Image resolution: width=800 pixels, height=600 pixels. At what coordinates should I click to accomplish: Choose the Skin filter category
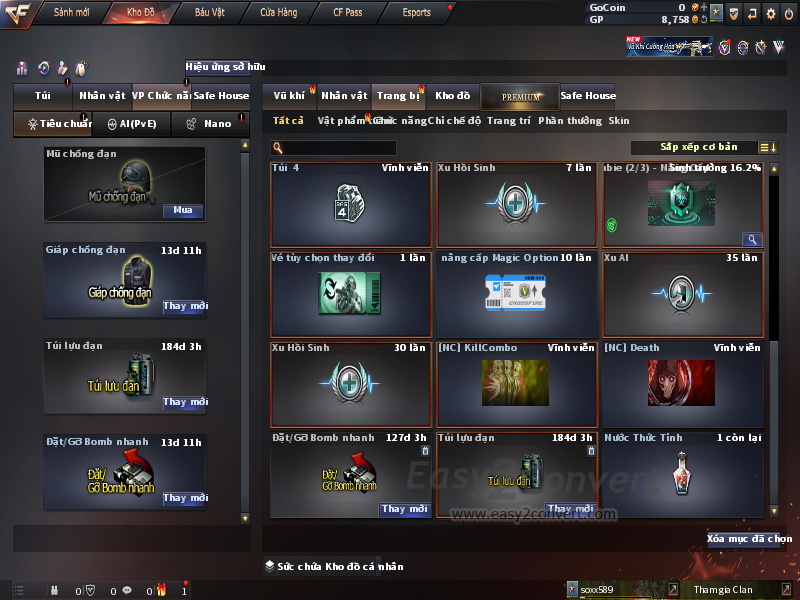(x=619, y=121)
